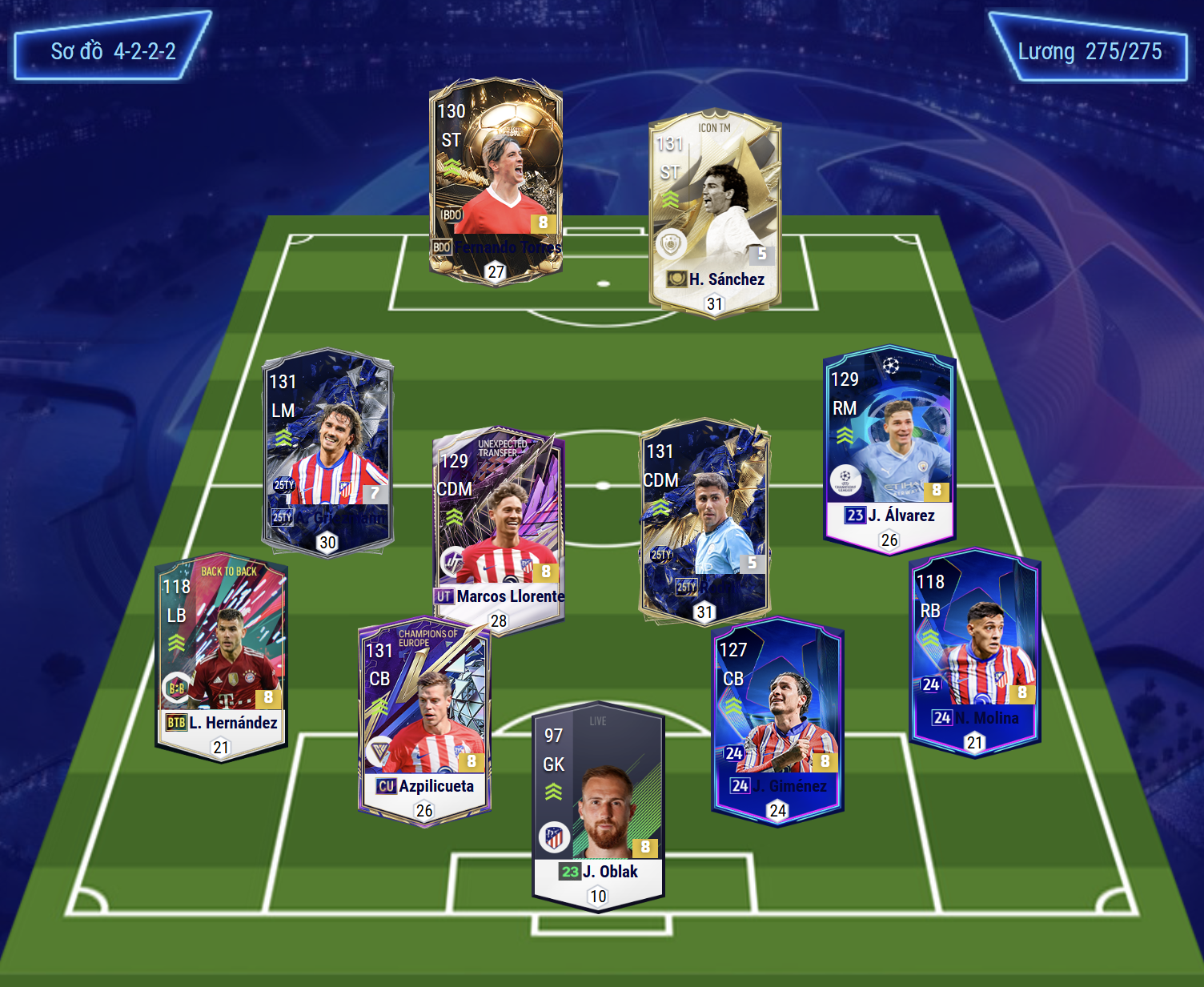Select the Fernando Torres striker card

[x=496, y=180]
